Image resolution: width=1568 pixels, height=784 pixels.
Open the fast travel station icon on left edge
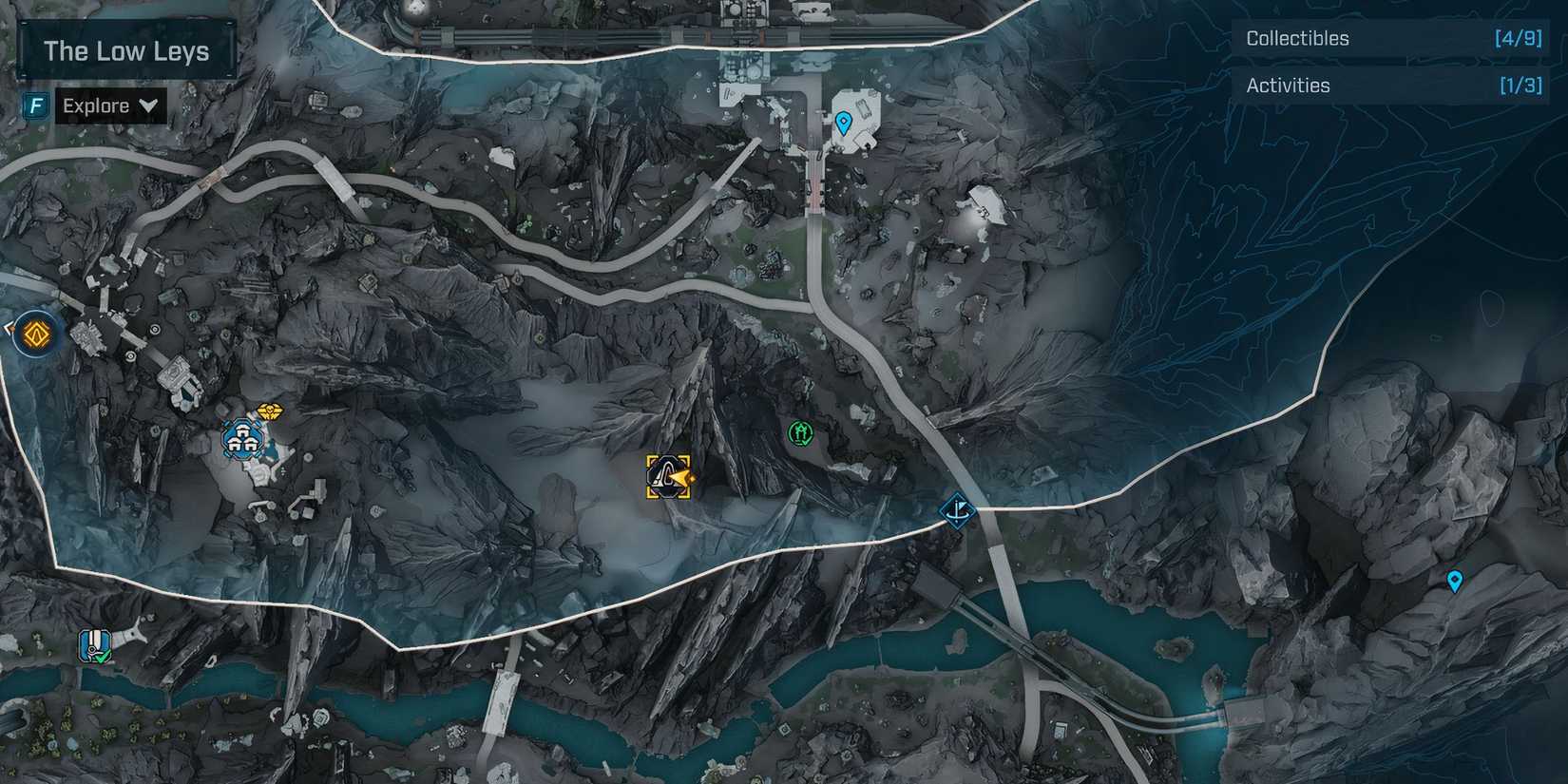(35, 335)
